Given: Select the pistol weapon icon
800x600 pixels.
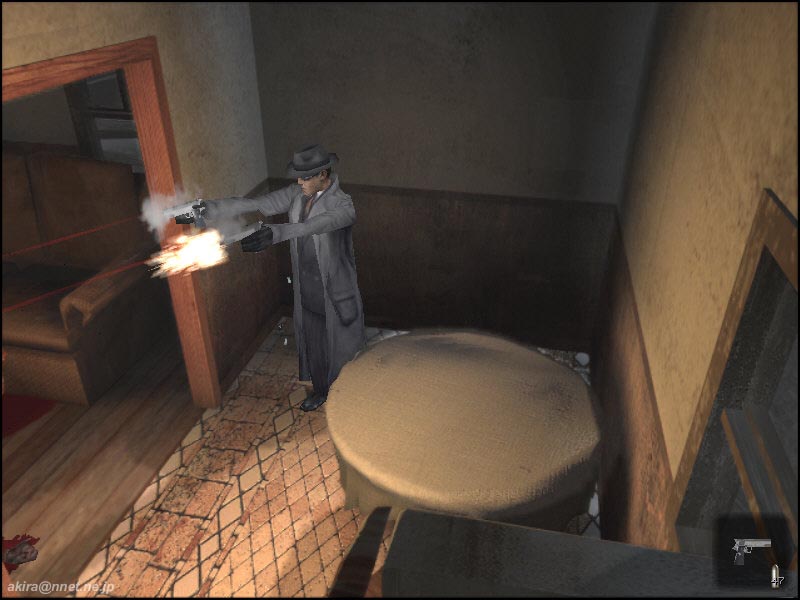Looking at the screenshot, I should (x=751, y=548).
